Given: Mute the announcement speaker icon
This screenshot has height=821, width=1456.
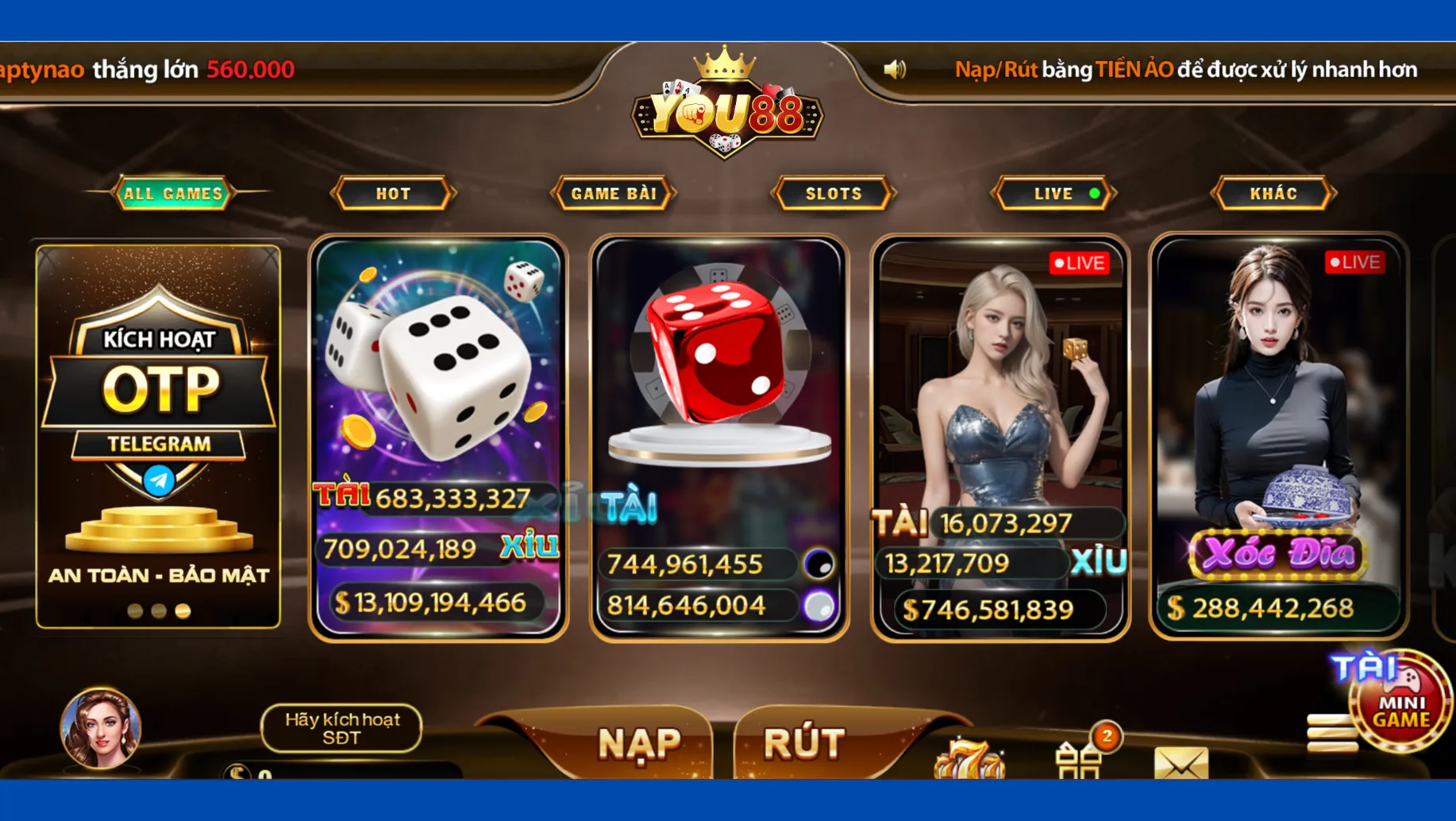Looking at the screenshot, I should (896, 68).
